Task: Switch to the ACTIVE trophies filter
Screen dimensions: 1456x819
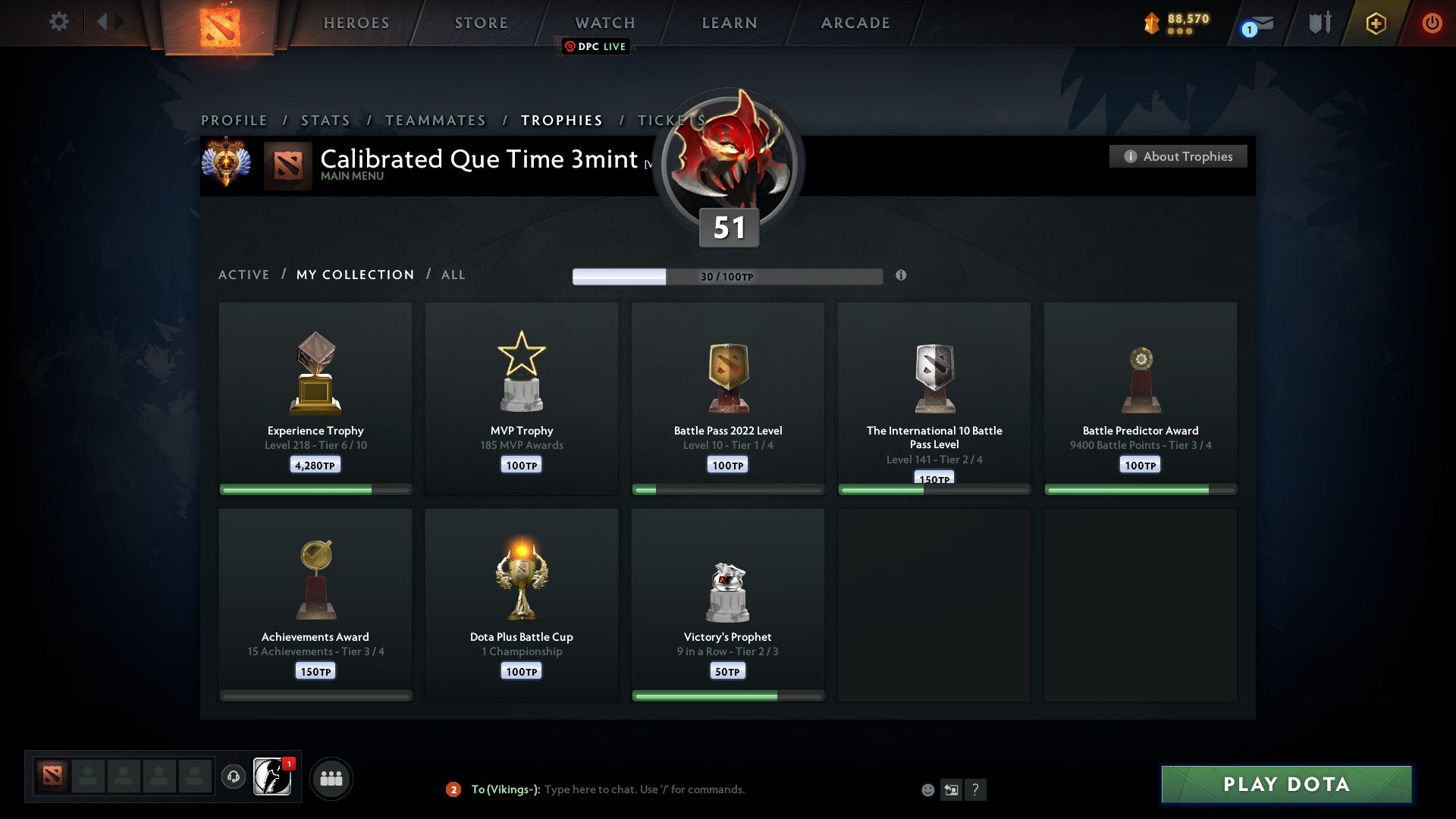Action: tap(244, 275)
